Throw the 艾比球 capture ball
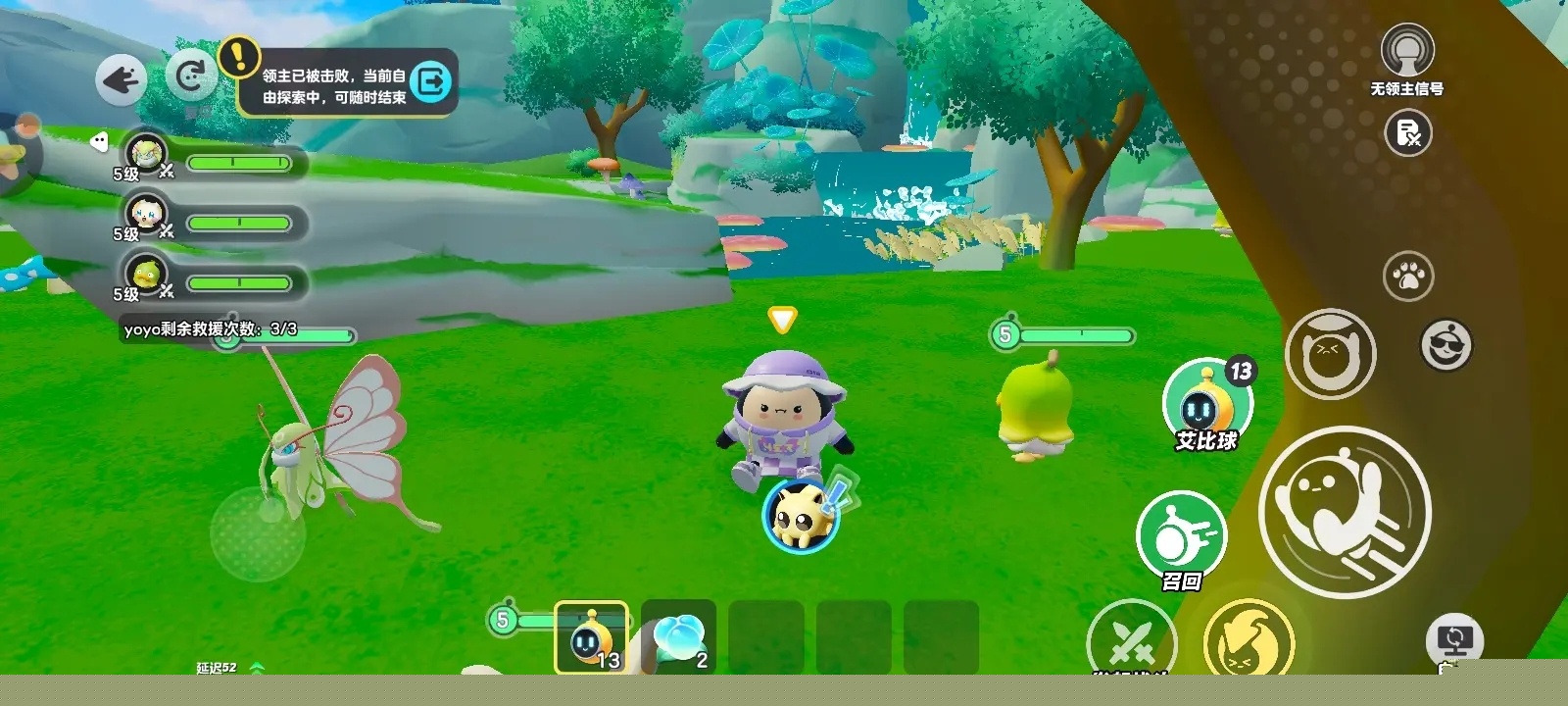The height and width of the screenshot is (706, 1568). click(1204, 404)
